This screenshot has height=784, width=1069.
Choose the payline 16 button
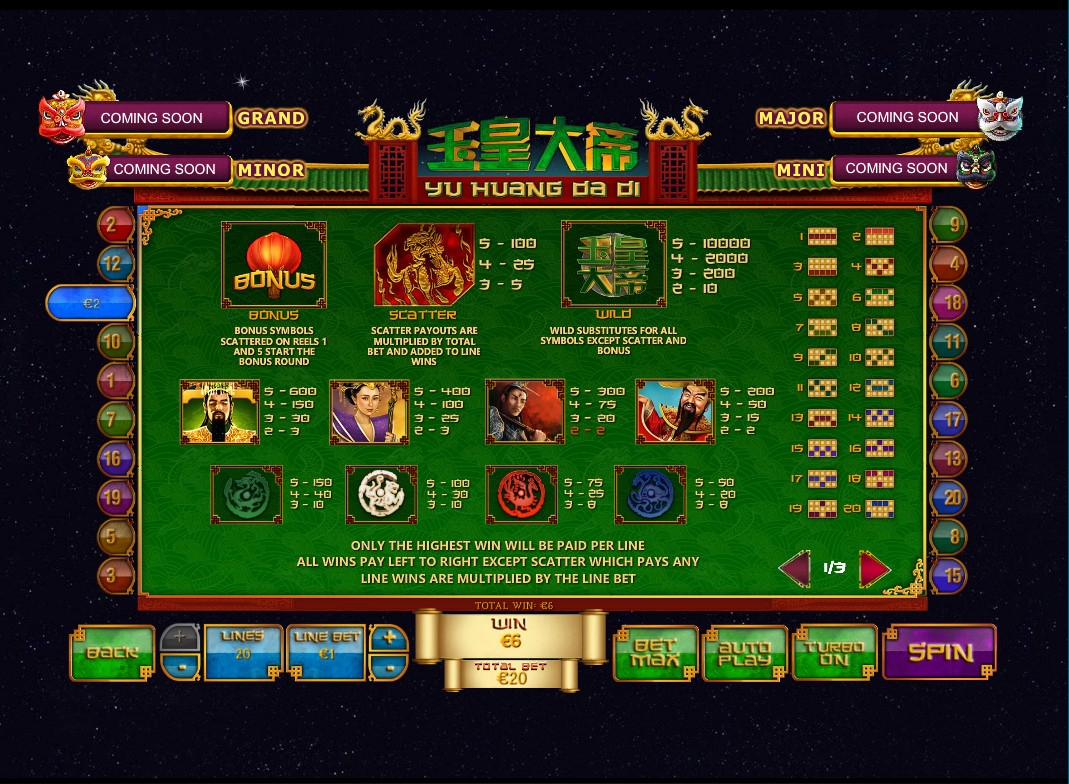(x=115, y=458)
